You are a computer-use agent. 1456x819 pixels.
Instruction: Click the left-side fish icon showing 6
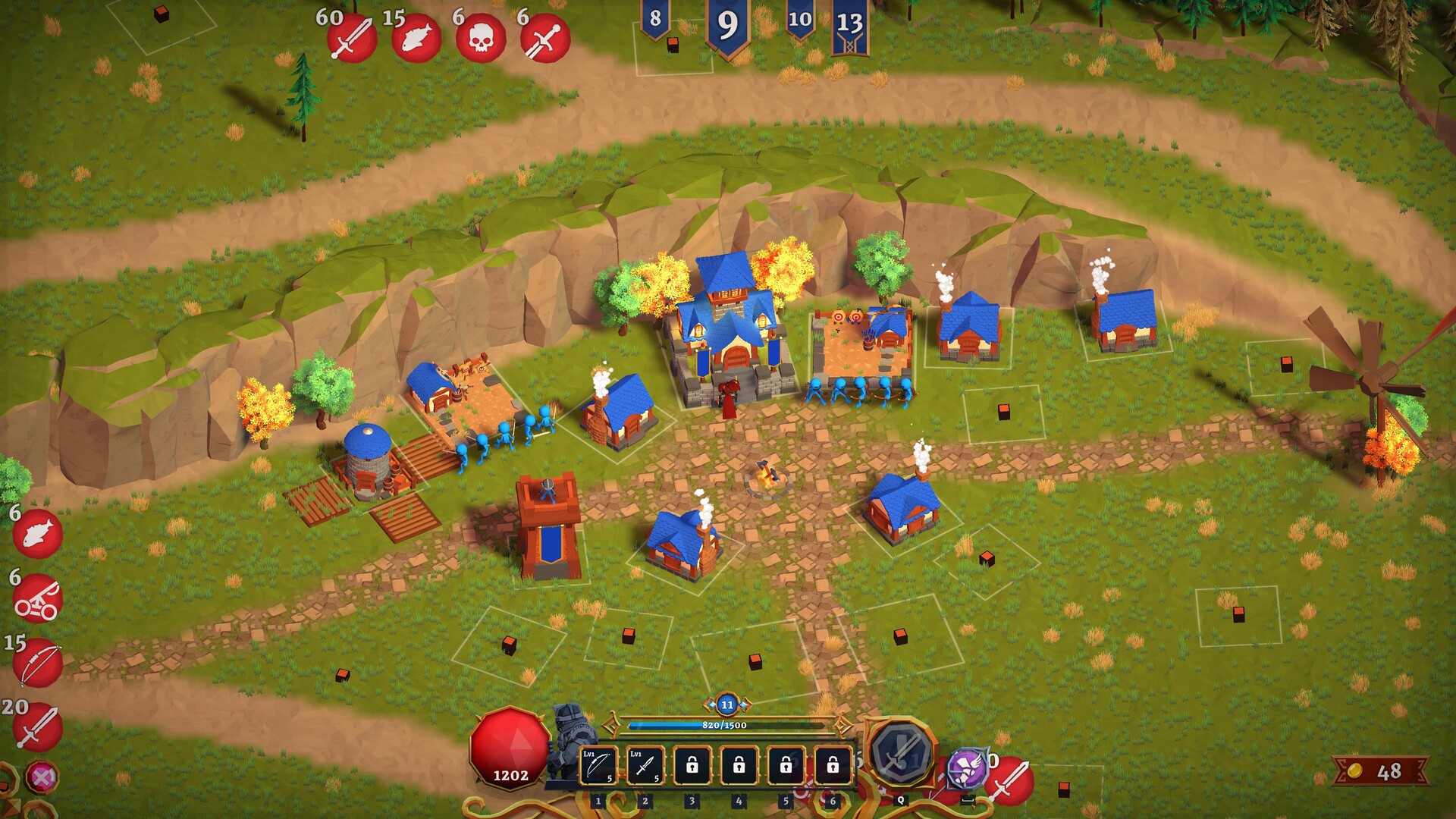coord(37,533)
